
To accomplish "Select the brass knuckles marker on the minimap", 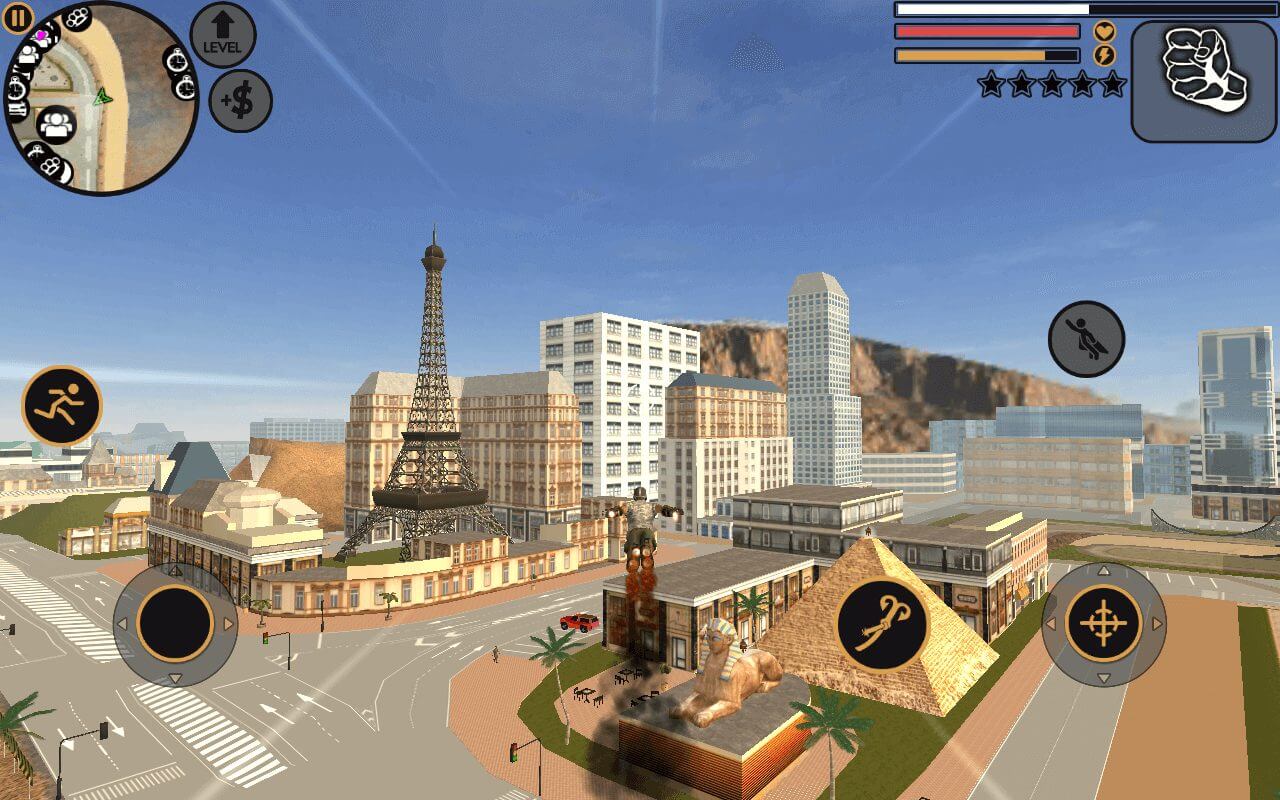I will (77, 16).
